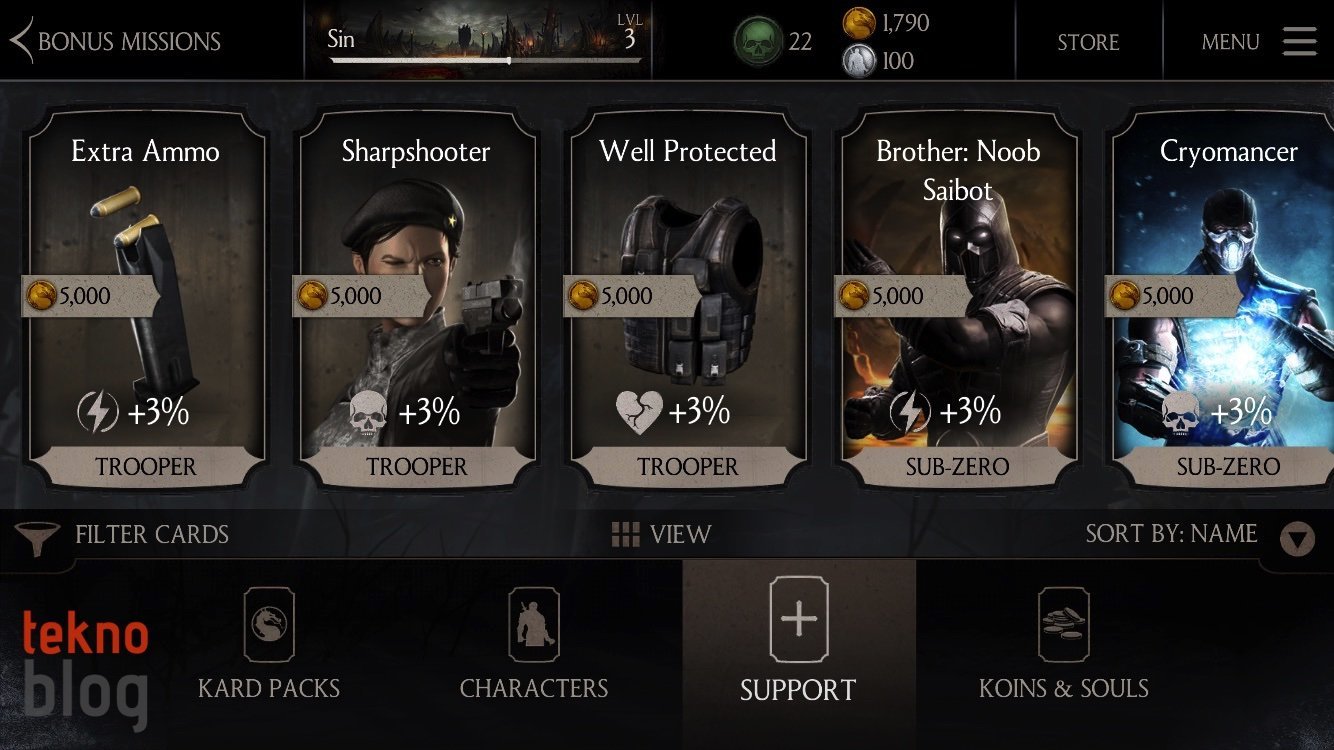Viewport: 1334px width, 750px height.
Task: Pick the Well Protected vest card
Action: 688,300
